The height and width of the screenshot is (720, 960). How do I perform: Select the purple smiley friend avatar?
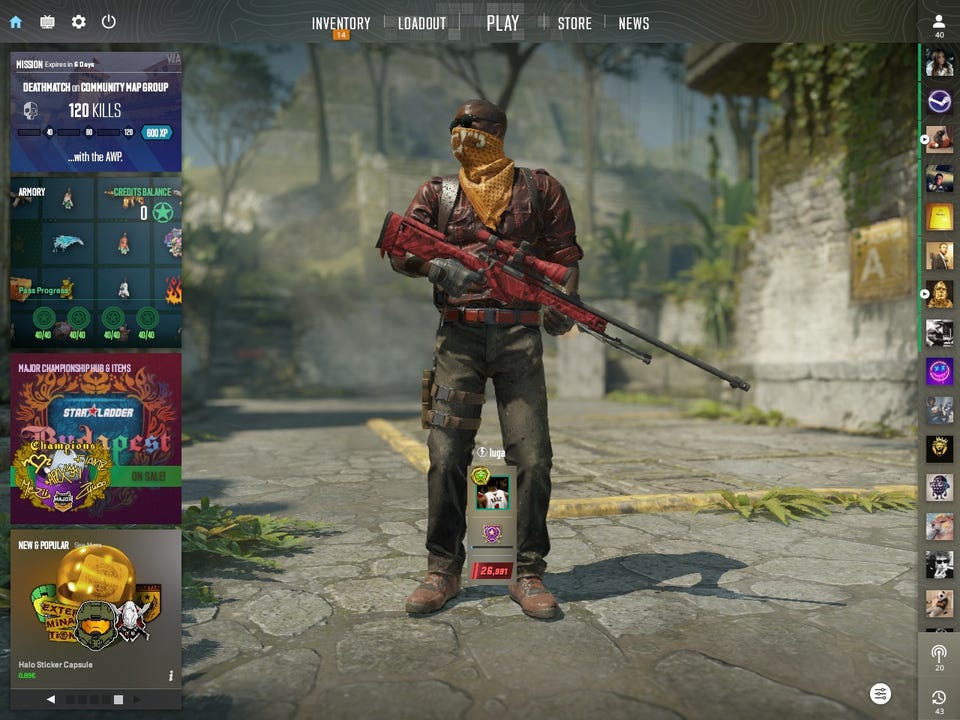(939, 371)
